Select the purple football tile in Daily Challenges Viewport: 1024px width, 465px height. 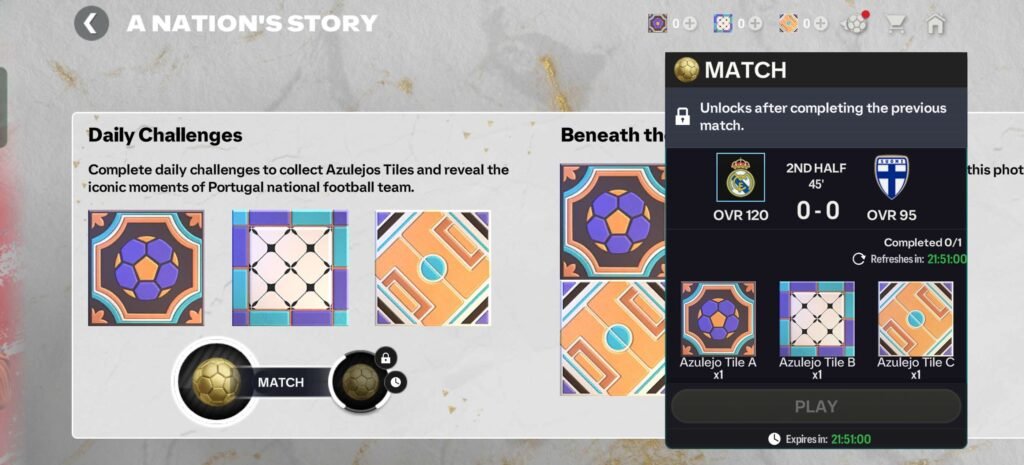146,268
